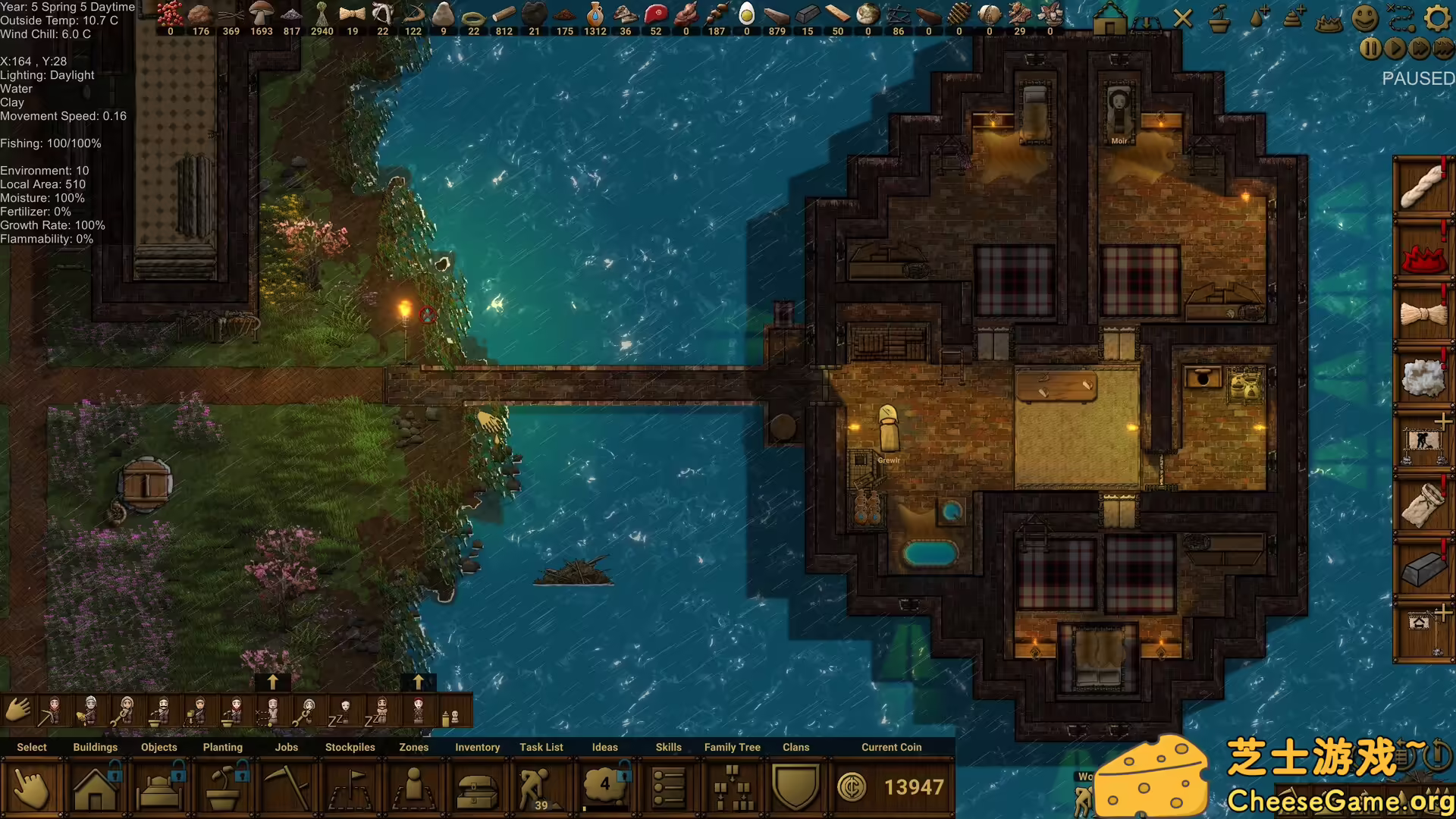Set the fastest triple-arrow game speed
This screenshot has width=1456, height=819.
coord(1443,49)
